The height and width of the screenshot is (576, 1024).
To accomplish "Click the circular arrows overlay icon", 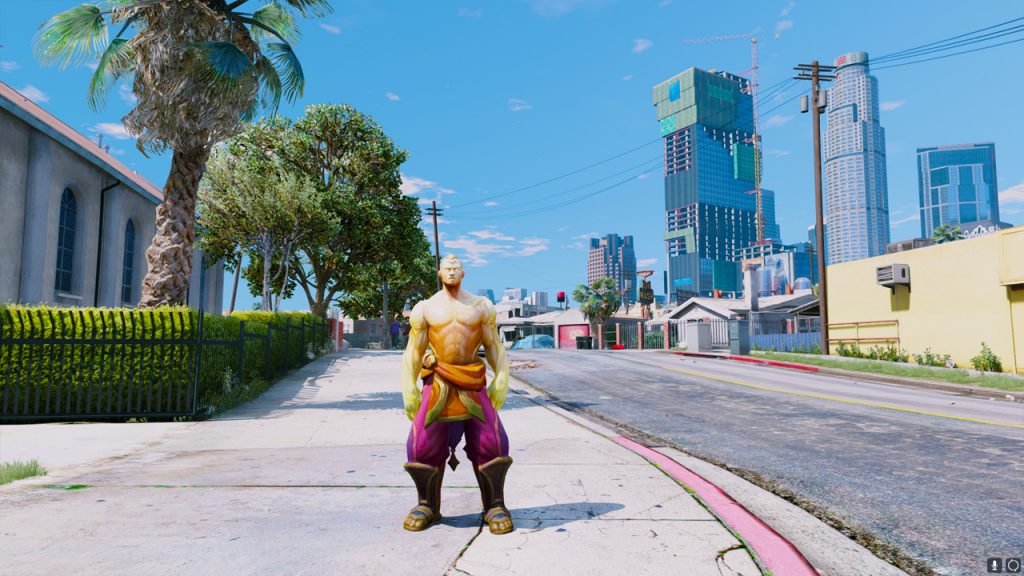I will 1012,565.
